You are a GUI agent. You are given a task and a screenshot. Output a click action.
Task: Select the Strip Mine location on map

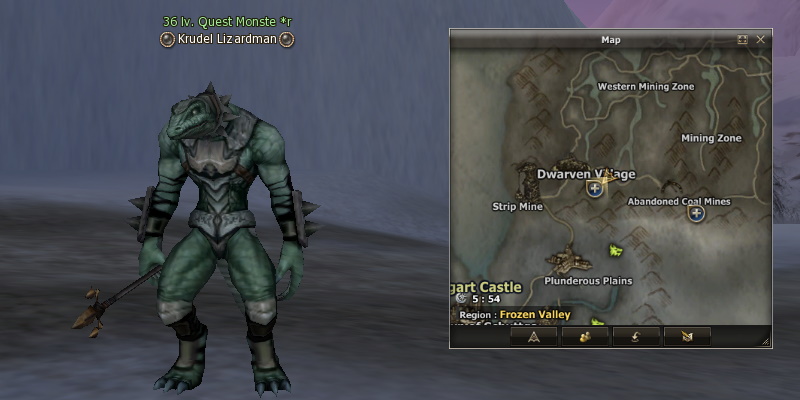coord(517,207)
